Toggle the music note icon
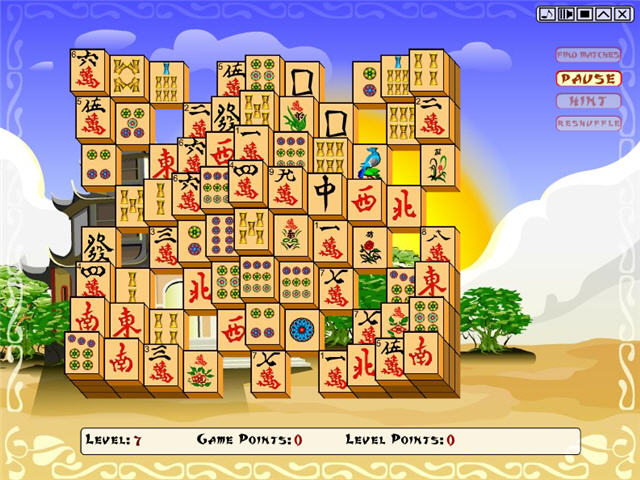Screen dimensions: 640x480 [546, 13]
